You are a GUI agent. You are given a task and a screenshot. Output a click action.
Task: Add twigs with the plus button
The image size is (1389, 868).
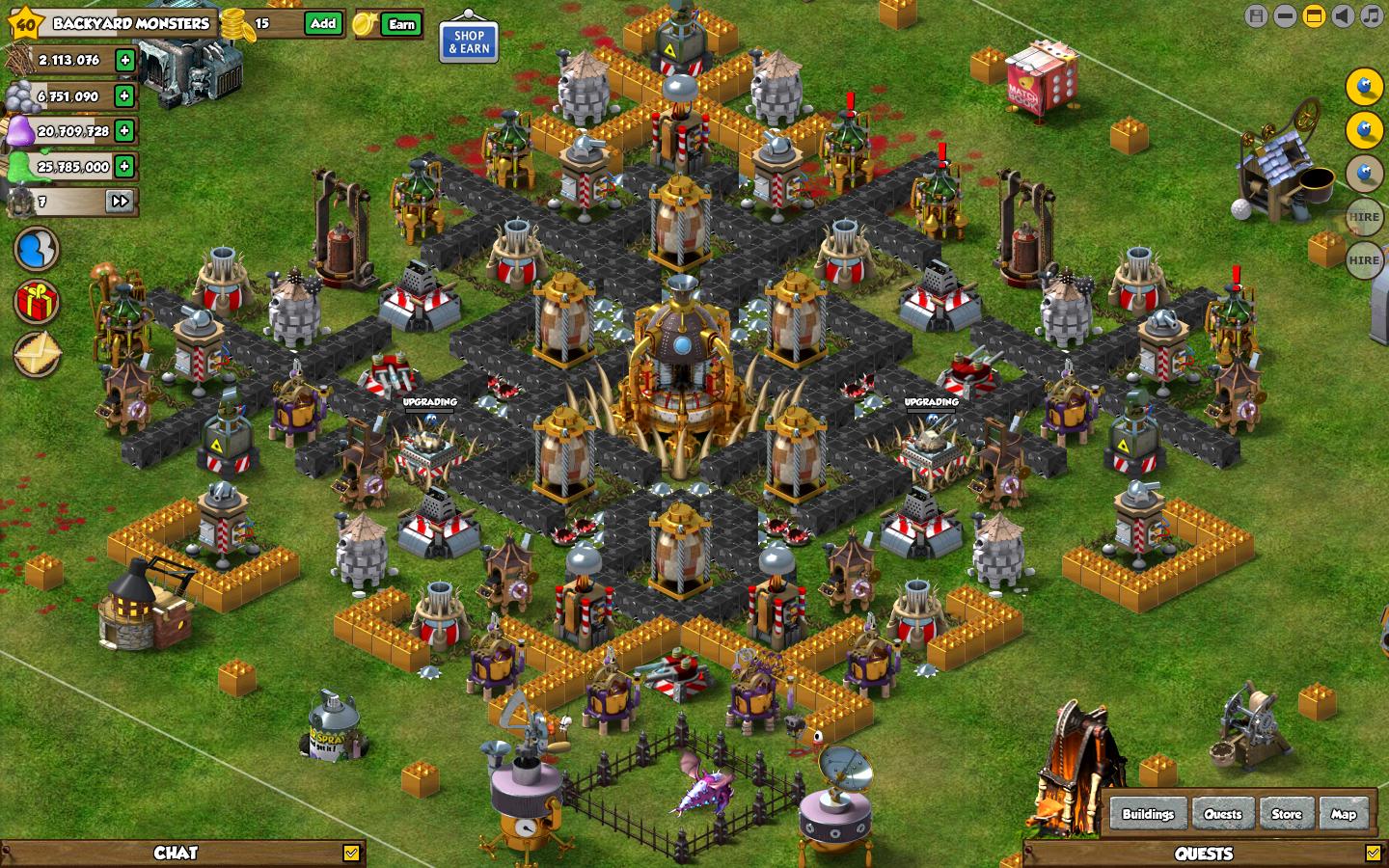124,61
